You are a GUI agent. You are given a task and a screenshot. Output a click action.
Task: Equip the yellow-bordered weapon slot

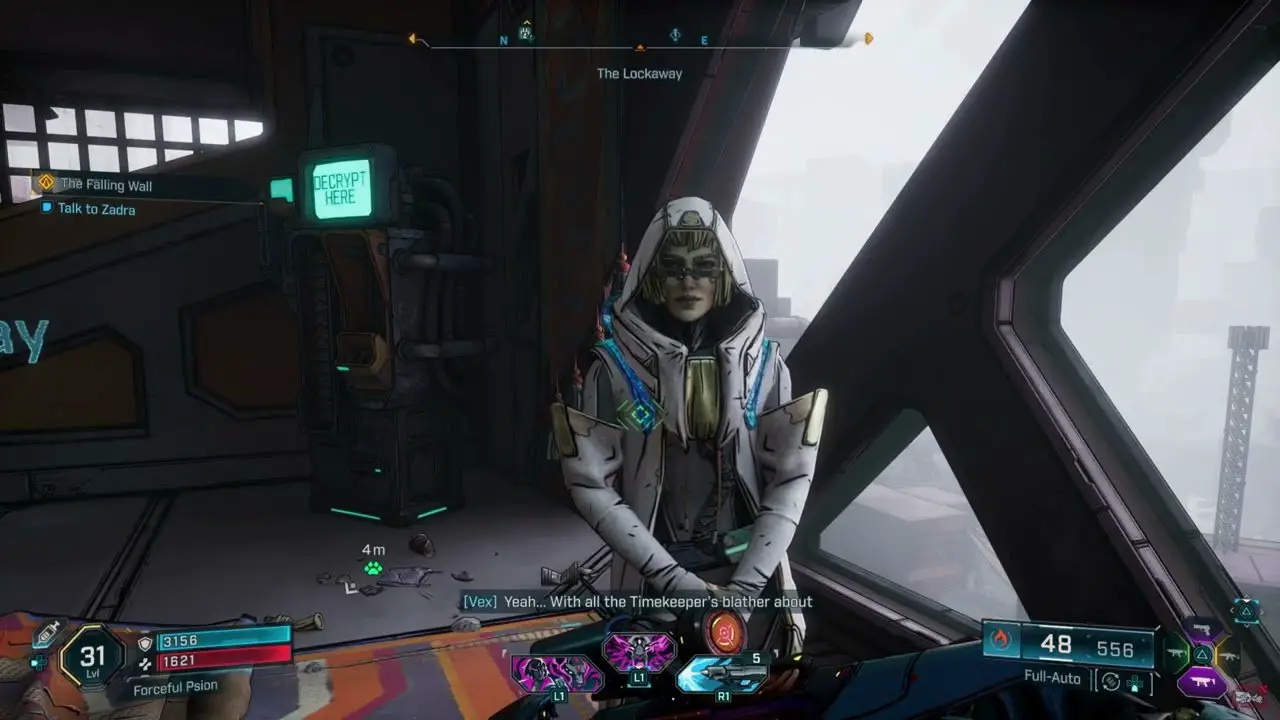(x=1229, y=655)
